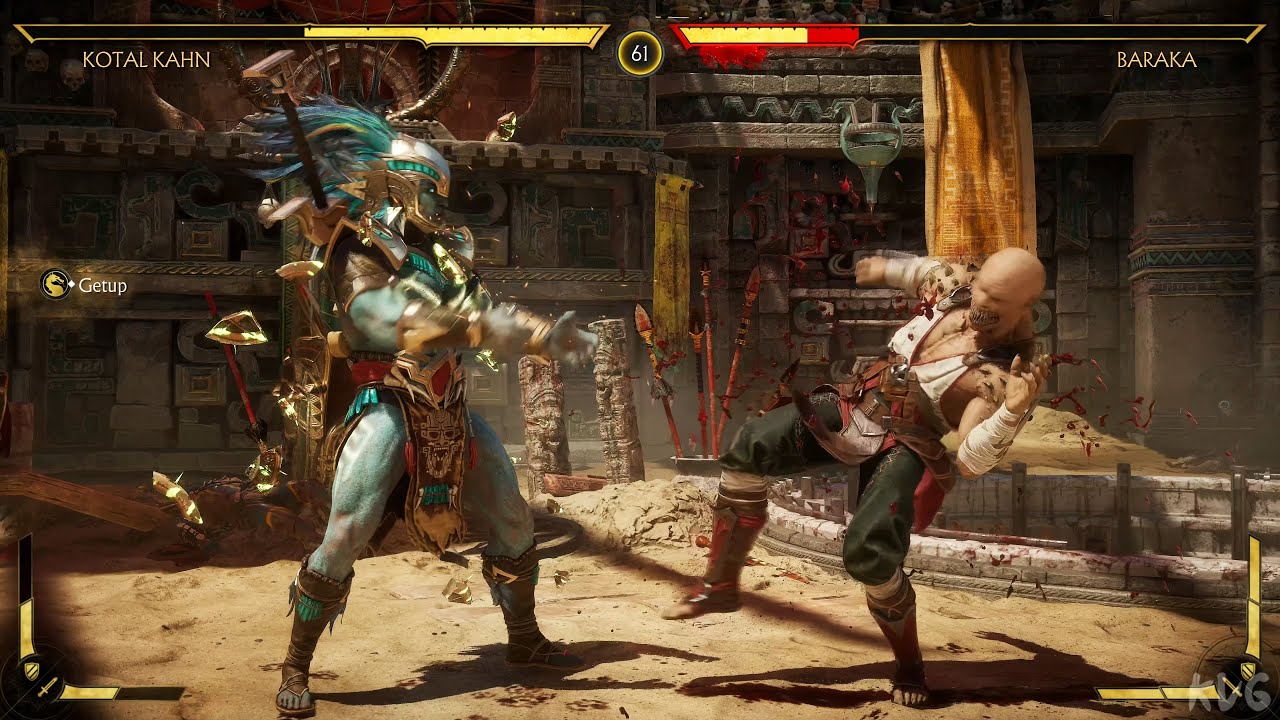The image size is (1280, 720).
Task: Click the skull decoration beside Kotal Kahn's bar
Action: [37, 63]
